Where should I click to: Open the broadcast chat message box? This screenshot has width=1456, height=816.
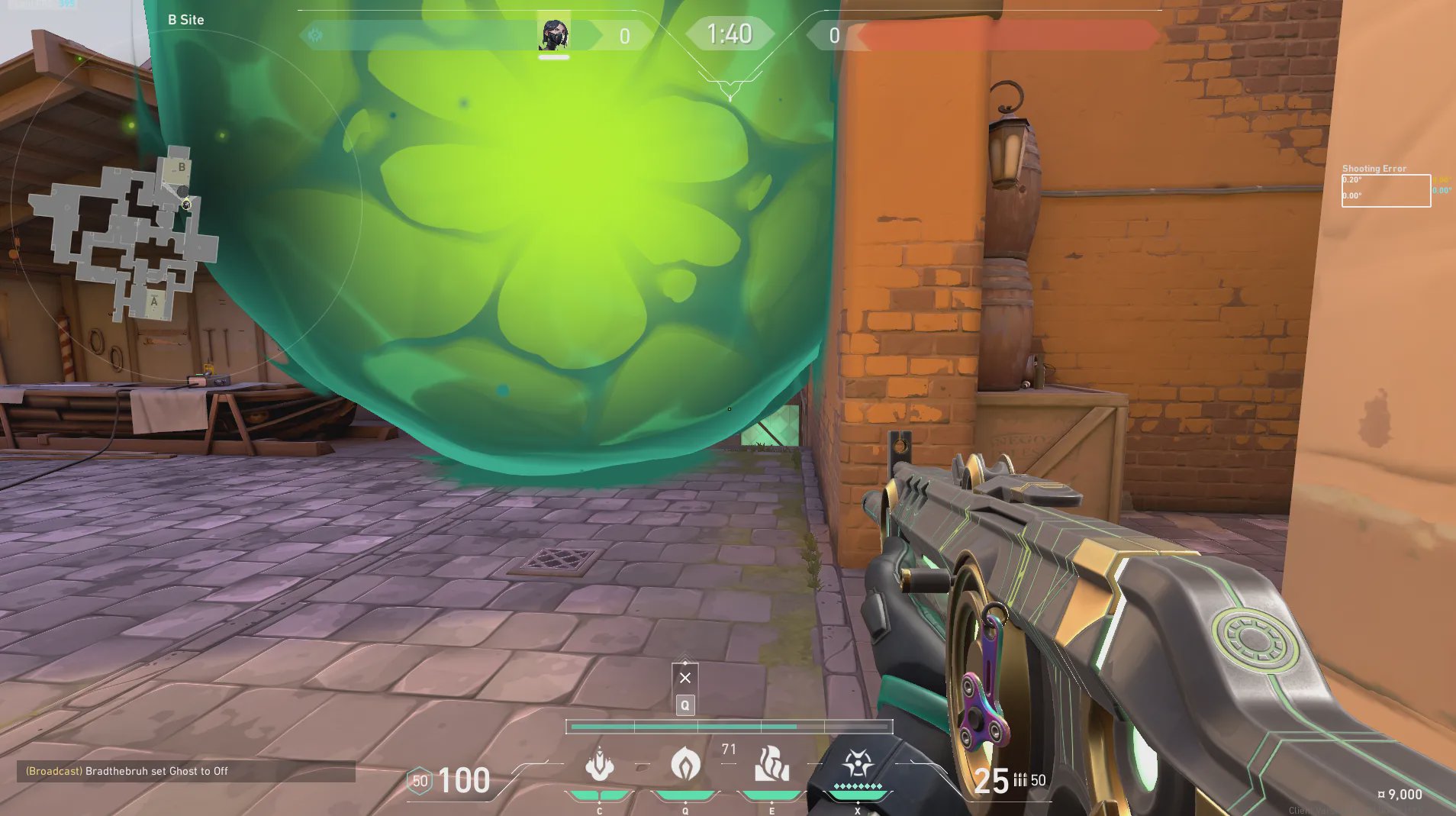coord(185,771)
